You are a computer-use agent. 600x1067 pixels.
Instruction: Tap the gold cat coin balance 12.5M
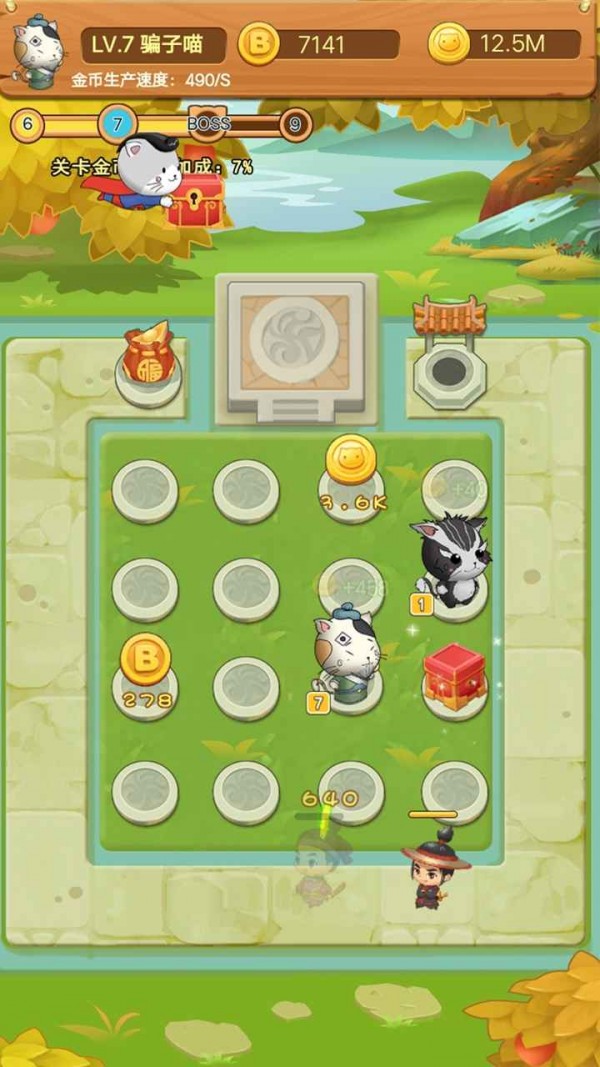[x=505, y=44]
